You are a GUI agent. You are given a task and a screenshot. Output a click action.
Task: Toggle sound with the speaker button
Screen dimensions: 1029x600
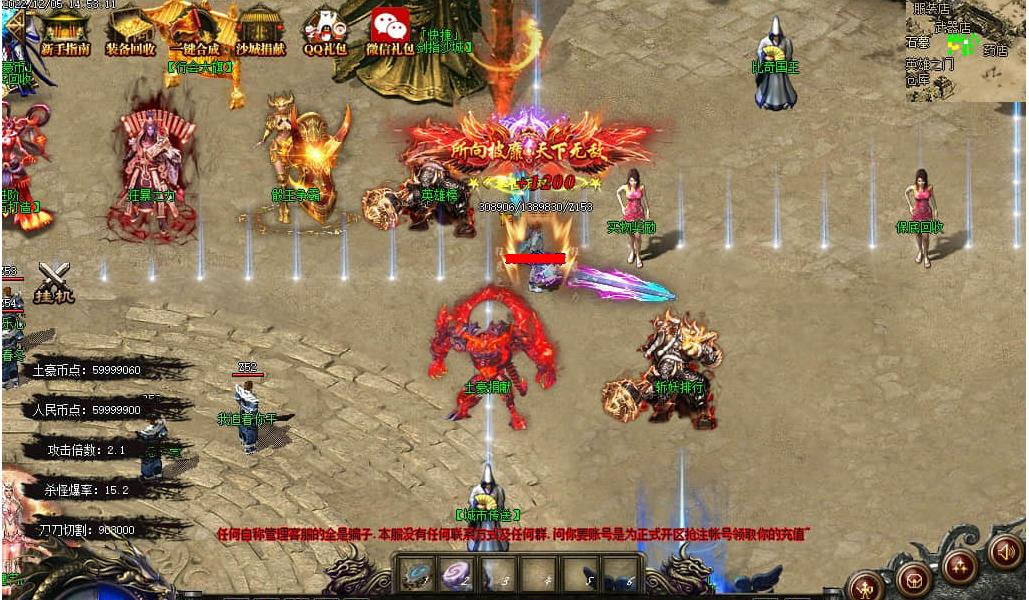click(x=1006, y=551)
